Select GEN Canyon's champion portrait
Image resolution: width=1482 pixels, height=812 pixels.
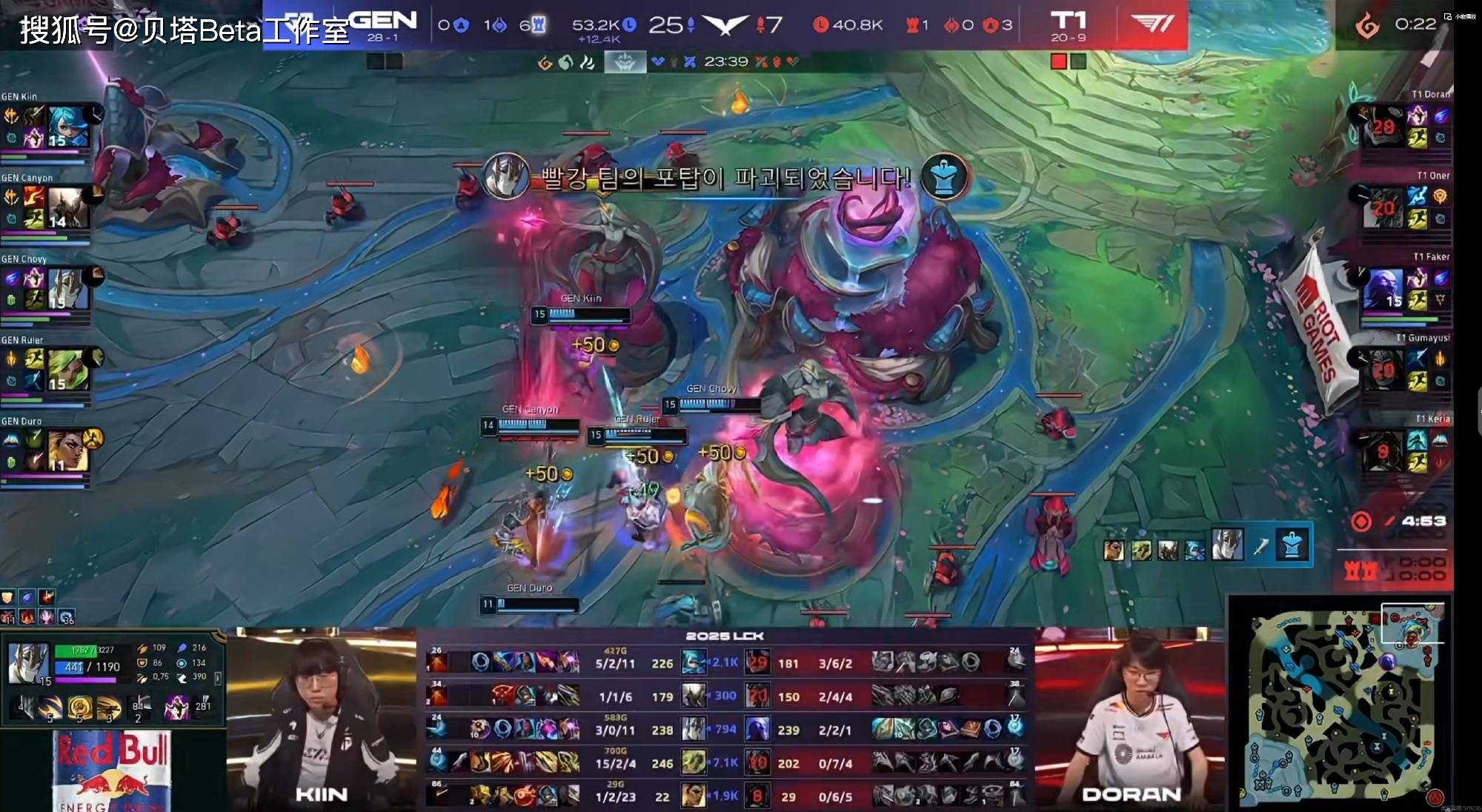[68, 207]
